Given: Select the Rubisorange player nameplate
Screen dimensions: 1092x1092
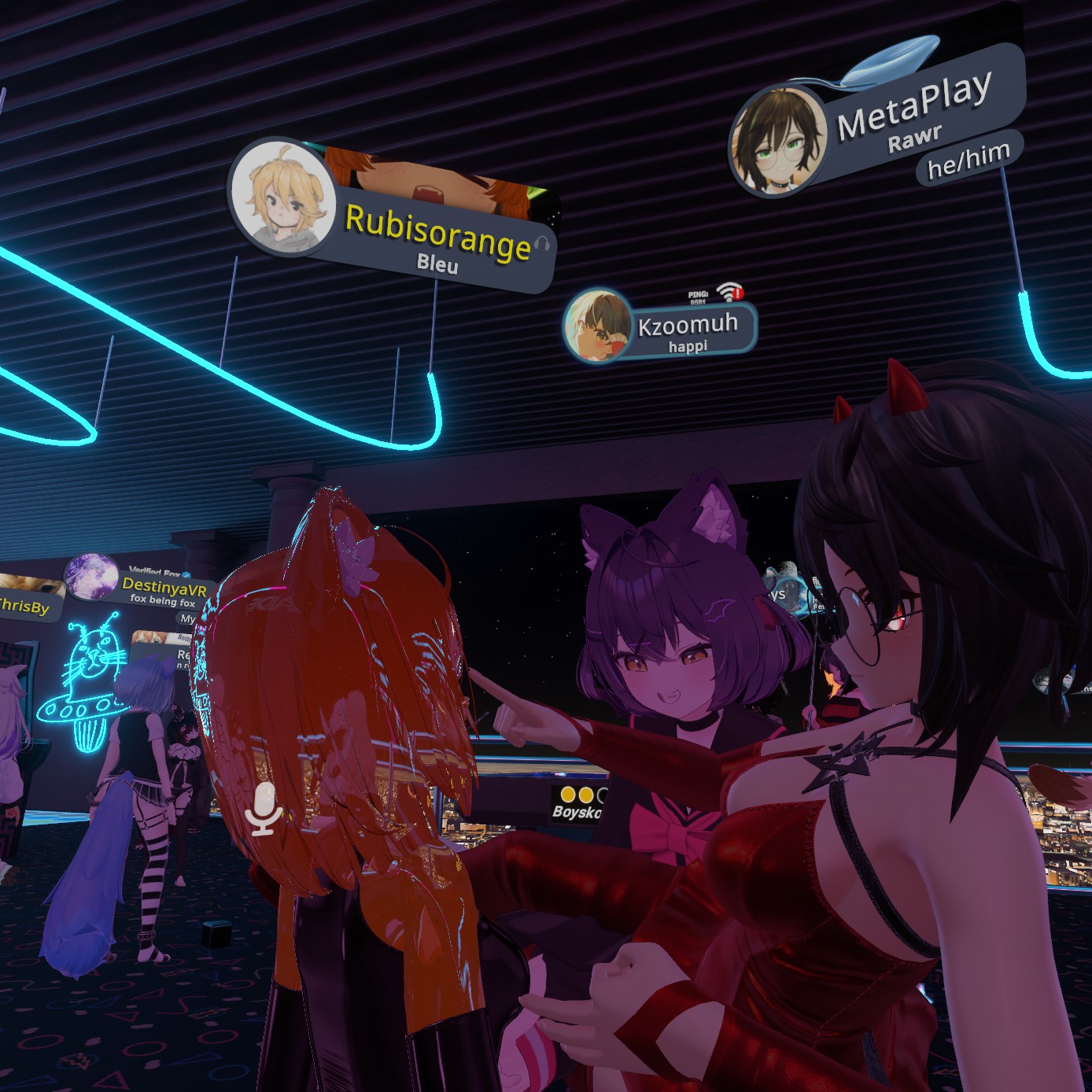Looking at the screenshot, I should [x=437, y=233].
